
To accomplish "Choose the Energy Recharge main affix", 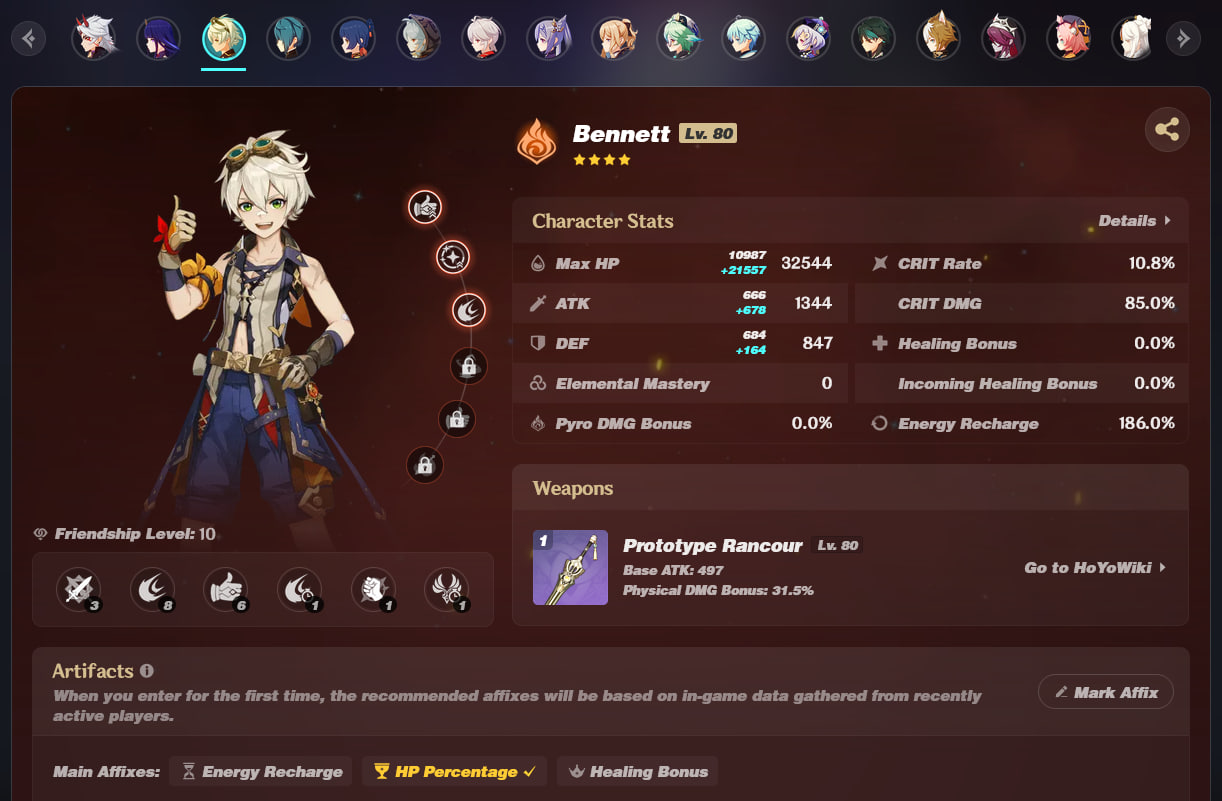I will tap(261, 771).
